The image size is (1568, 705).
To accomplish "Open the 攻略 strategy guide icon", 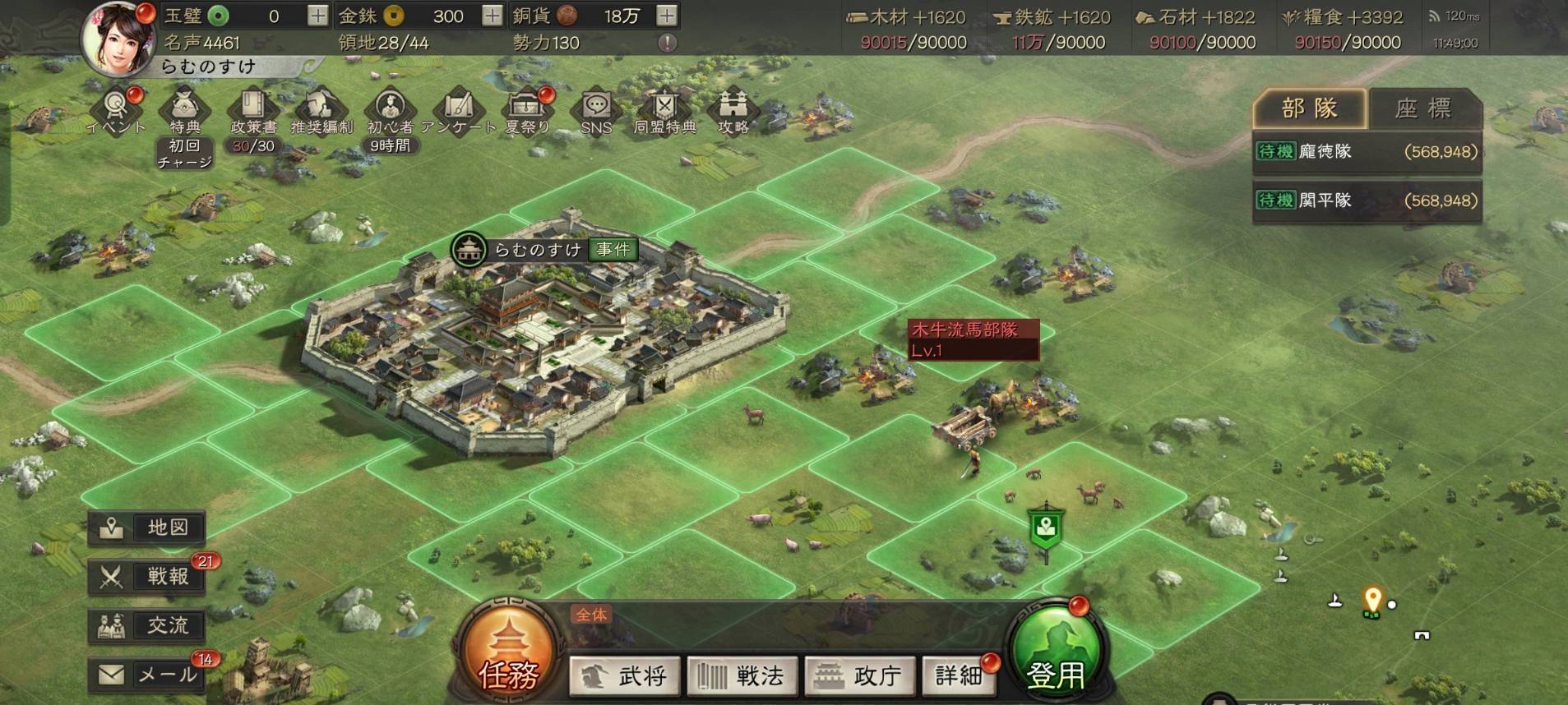I will click(x=733, y=112).
